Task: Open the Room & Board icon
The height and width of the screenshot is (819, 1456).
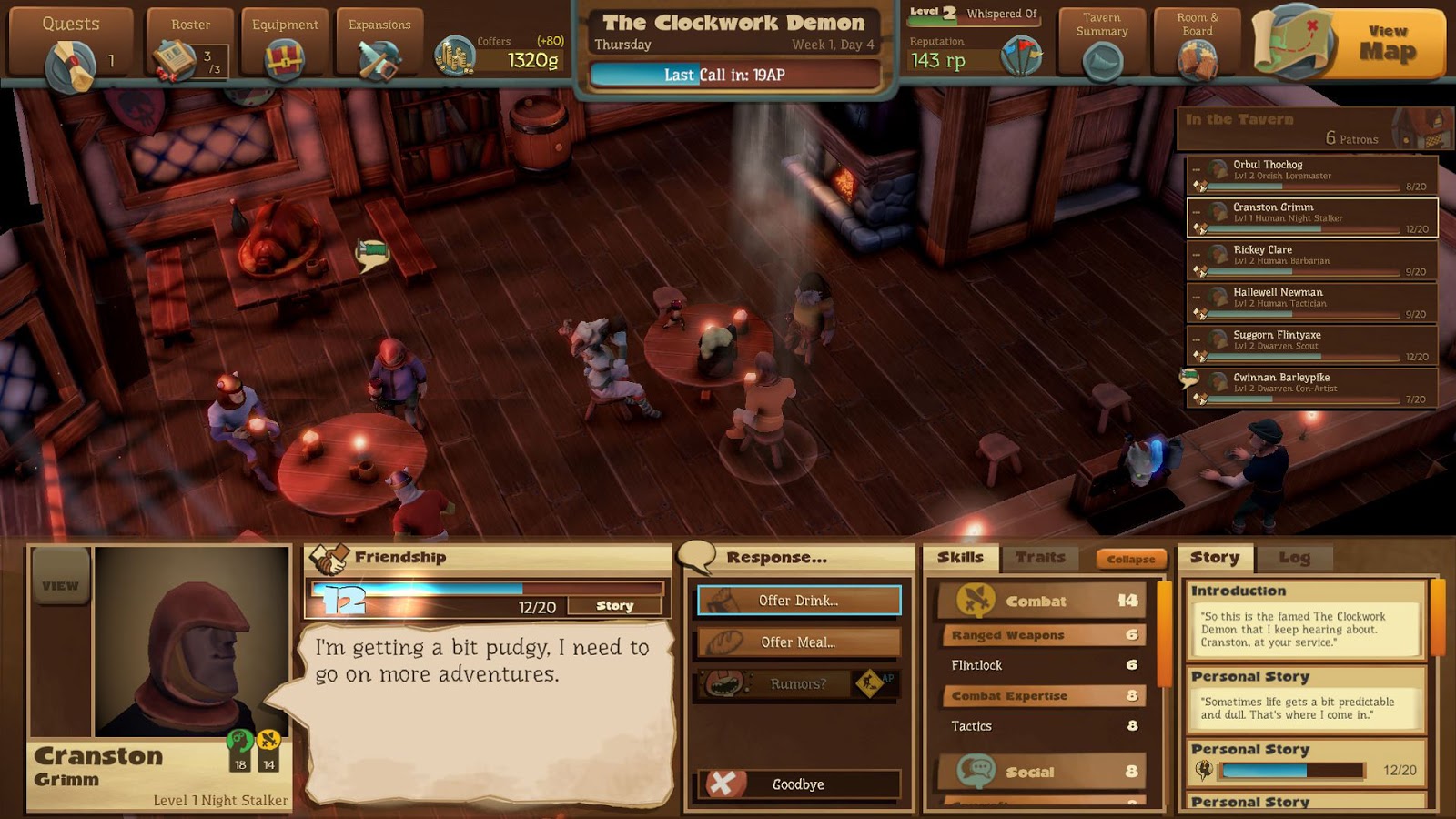Action: 1198,59
